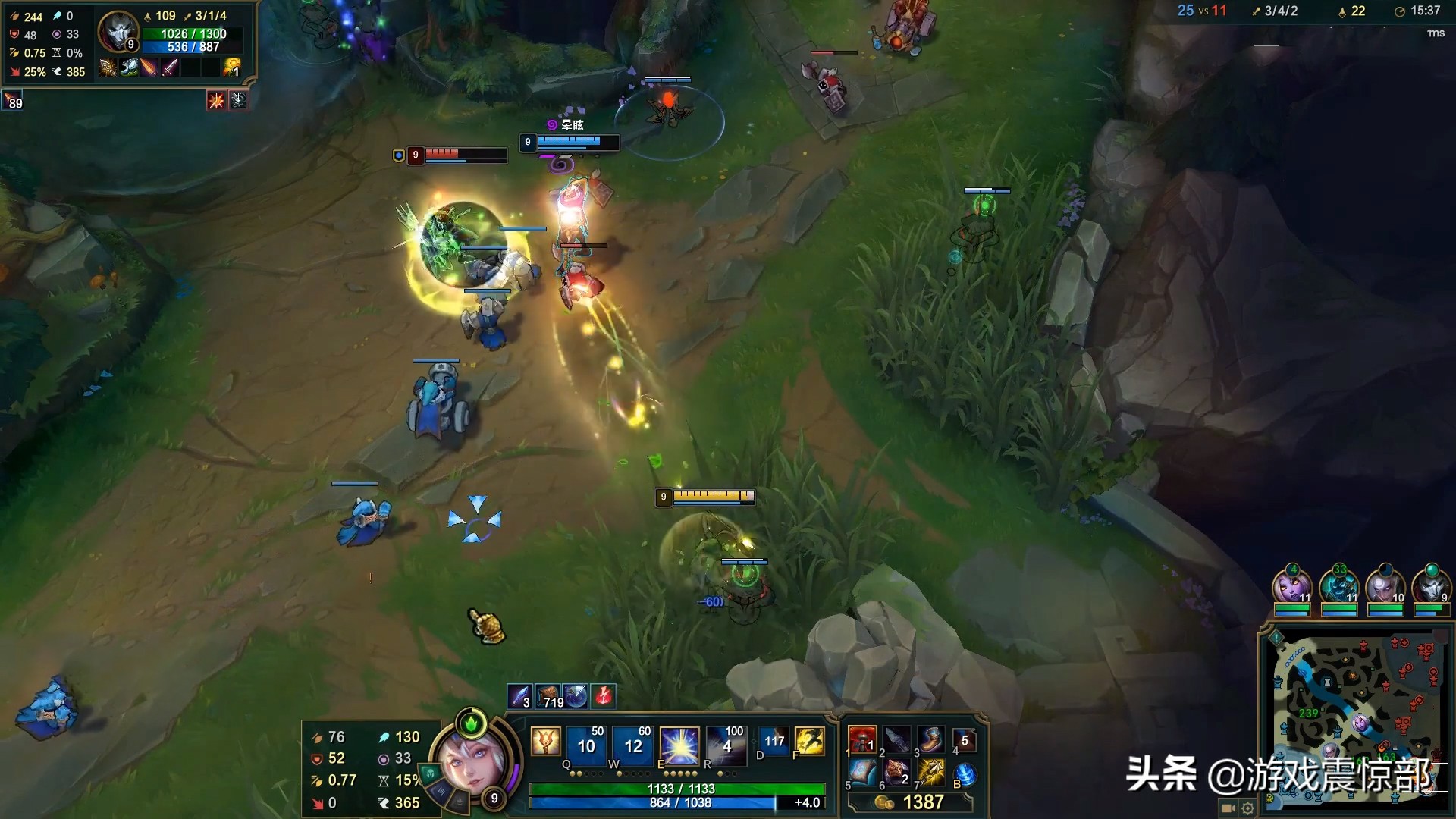Open the minimap gear settings button
This screenshot has width=1456, height=819.
pyautogui.click(x=1247, y=808)
